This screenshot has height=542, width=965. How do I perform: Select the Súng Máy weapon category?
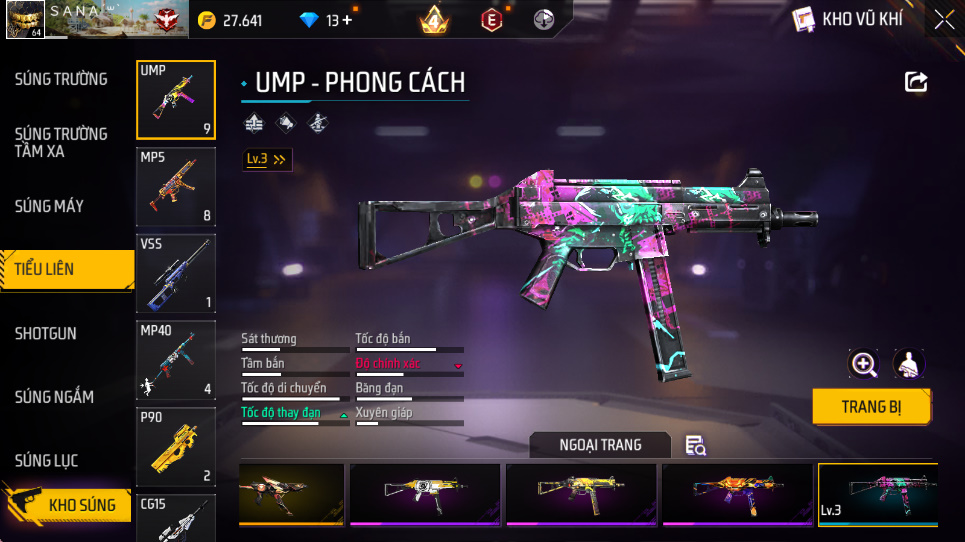pyautogui.click(x=49, y=206)
